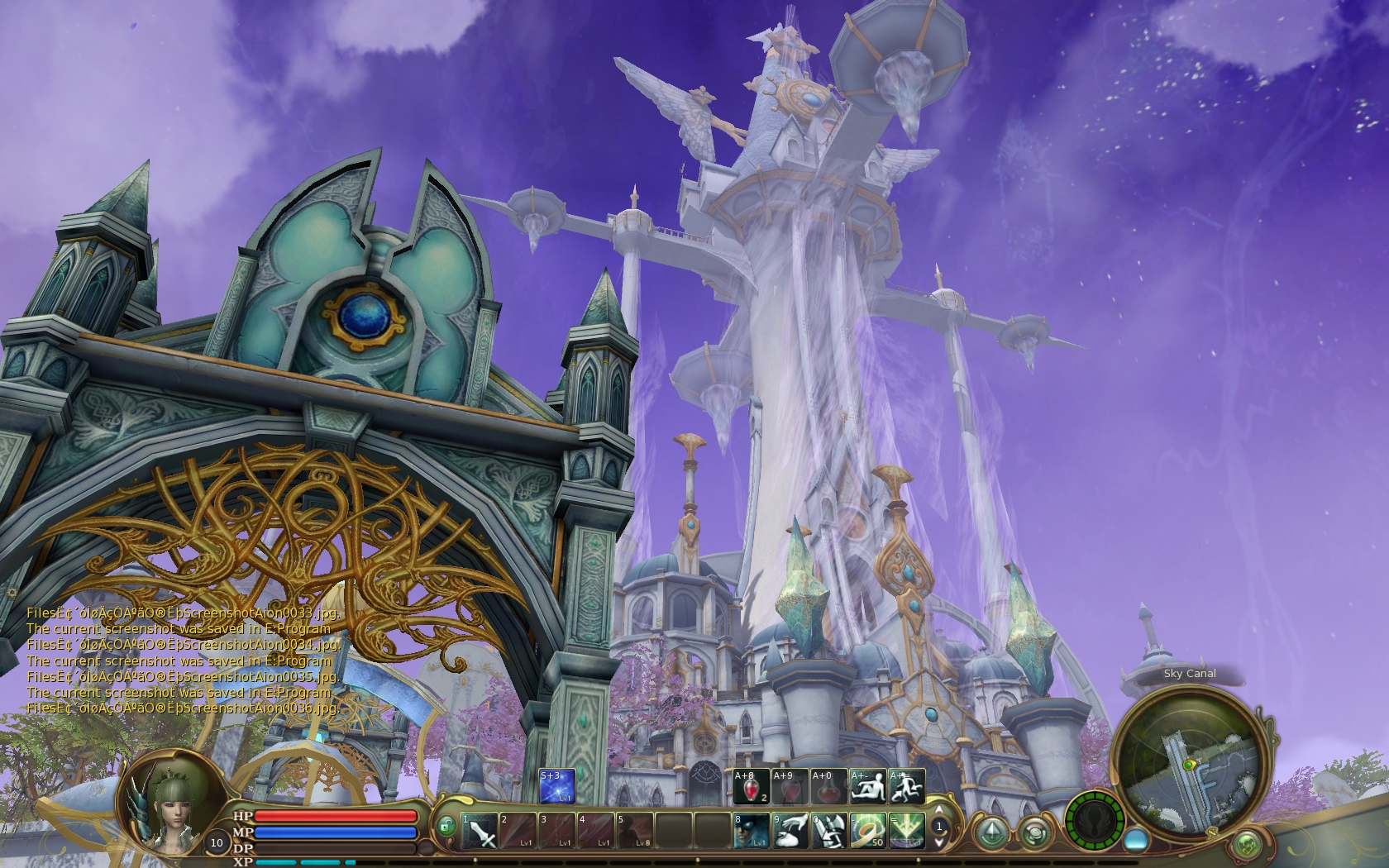Activate the Lv8 skill in slot 5
Image resolution: width=1389 pixels, height=868 pixels.
tap(633, 831)
